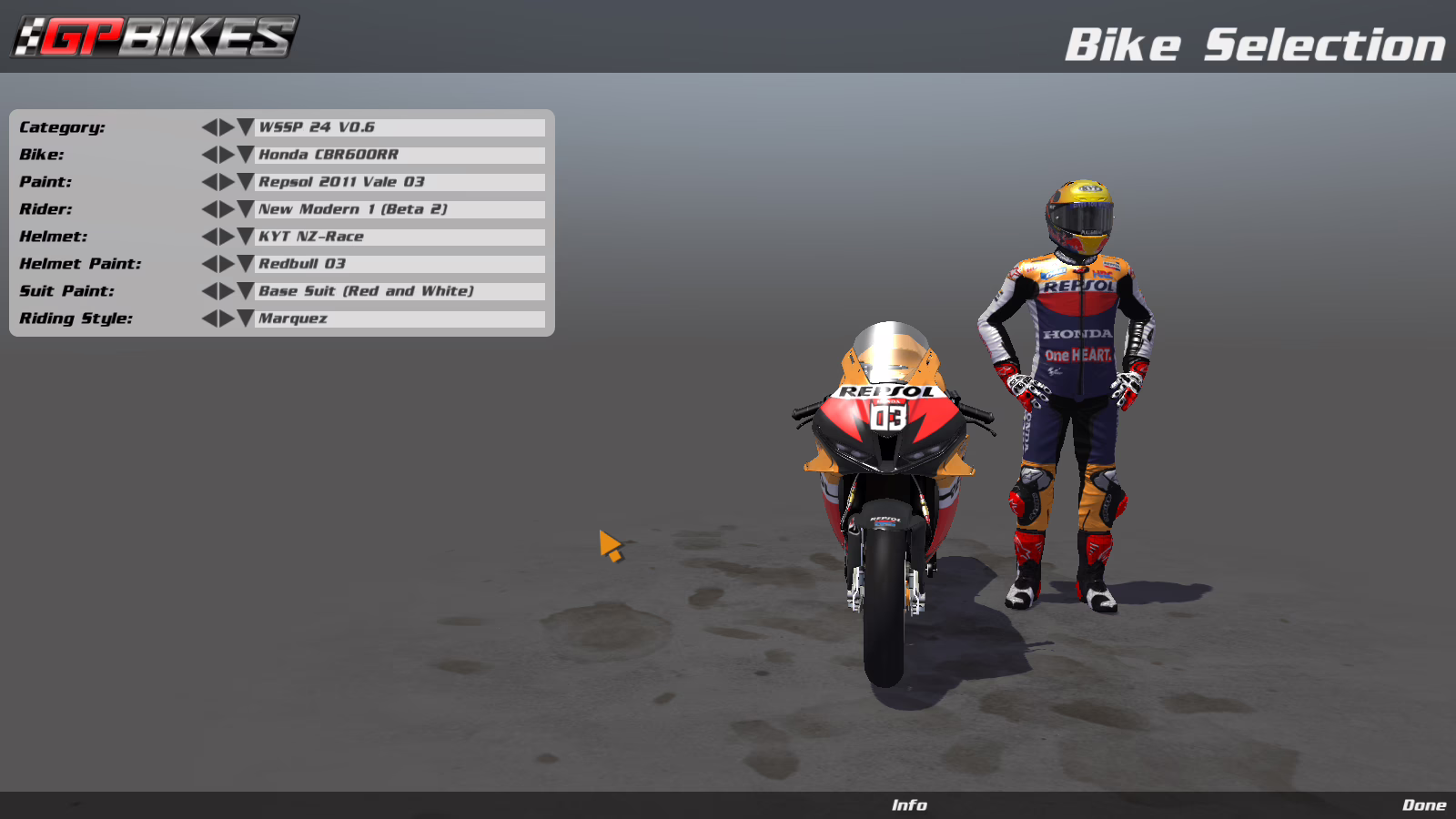The image size is (1456, 819).
Task: Open the Helmet Paint dropdown
Action: click(x=246, y=264)
